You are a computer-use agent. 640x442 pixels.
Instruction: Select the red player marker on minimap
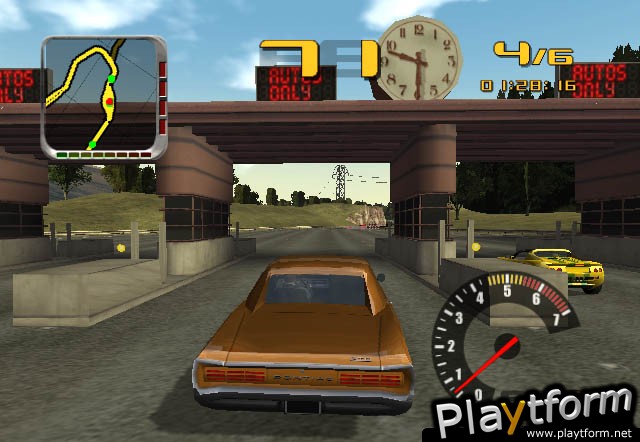(x=109, y=102)
